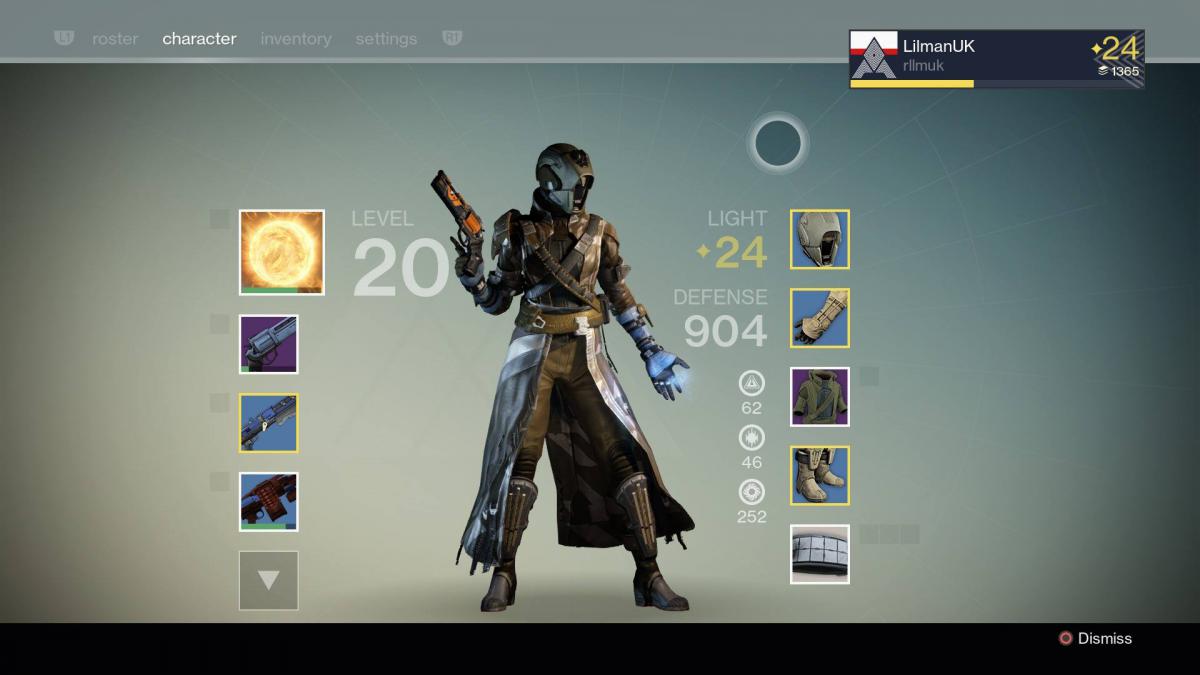The image size is (1200, 675).
Task: Select the green chest armor slot
Action: (x=820, y=397)
